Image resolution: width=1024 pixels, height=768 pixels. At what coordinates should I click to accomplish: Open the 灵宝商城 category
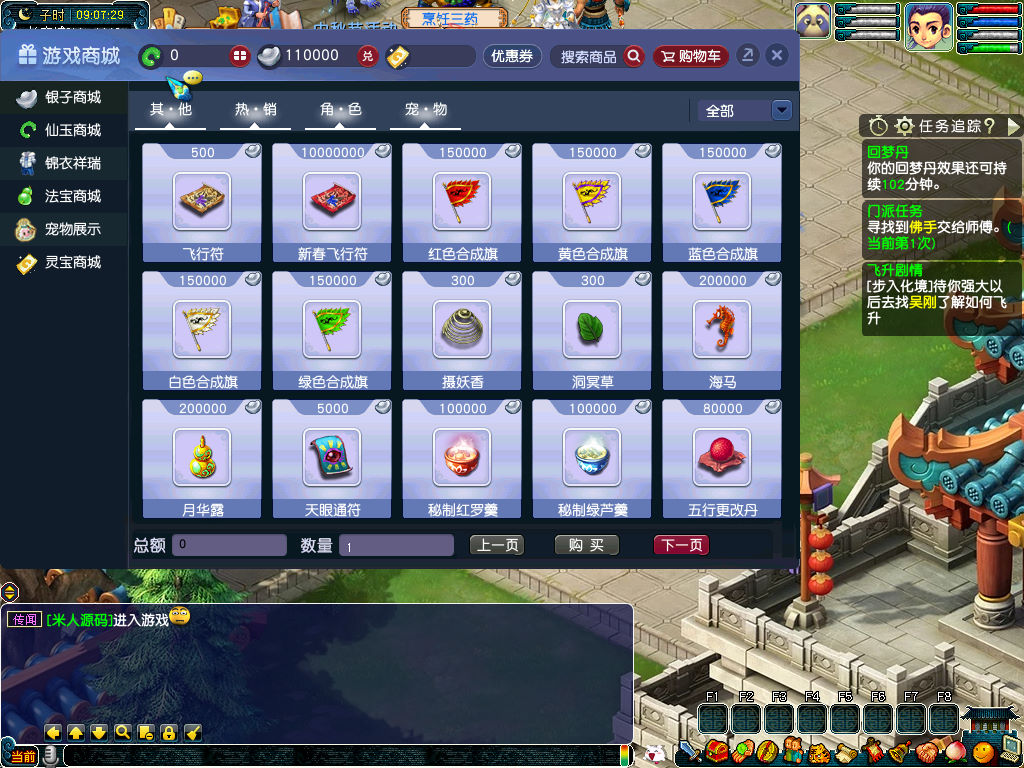click(62, 262)
